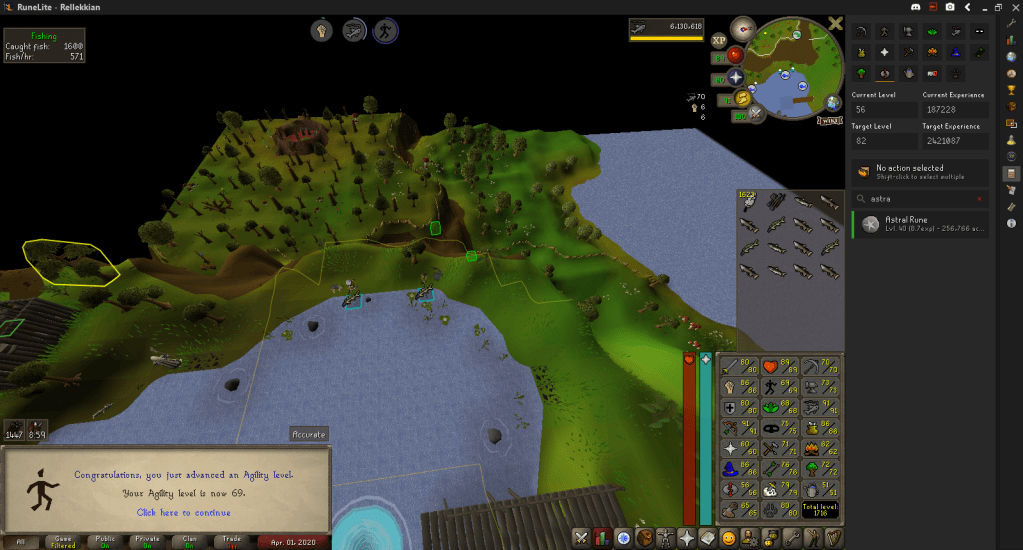Click the compass next to the minimap
The height and width of the screenshot is (550, 1023).
[743, 28]
